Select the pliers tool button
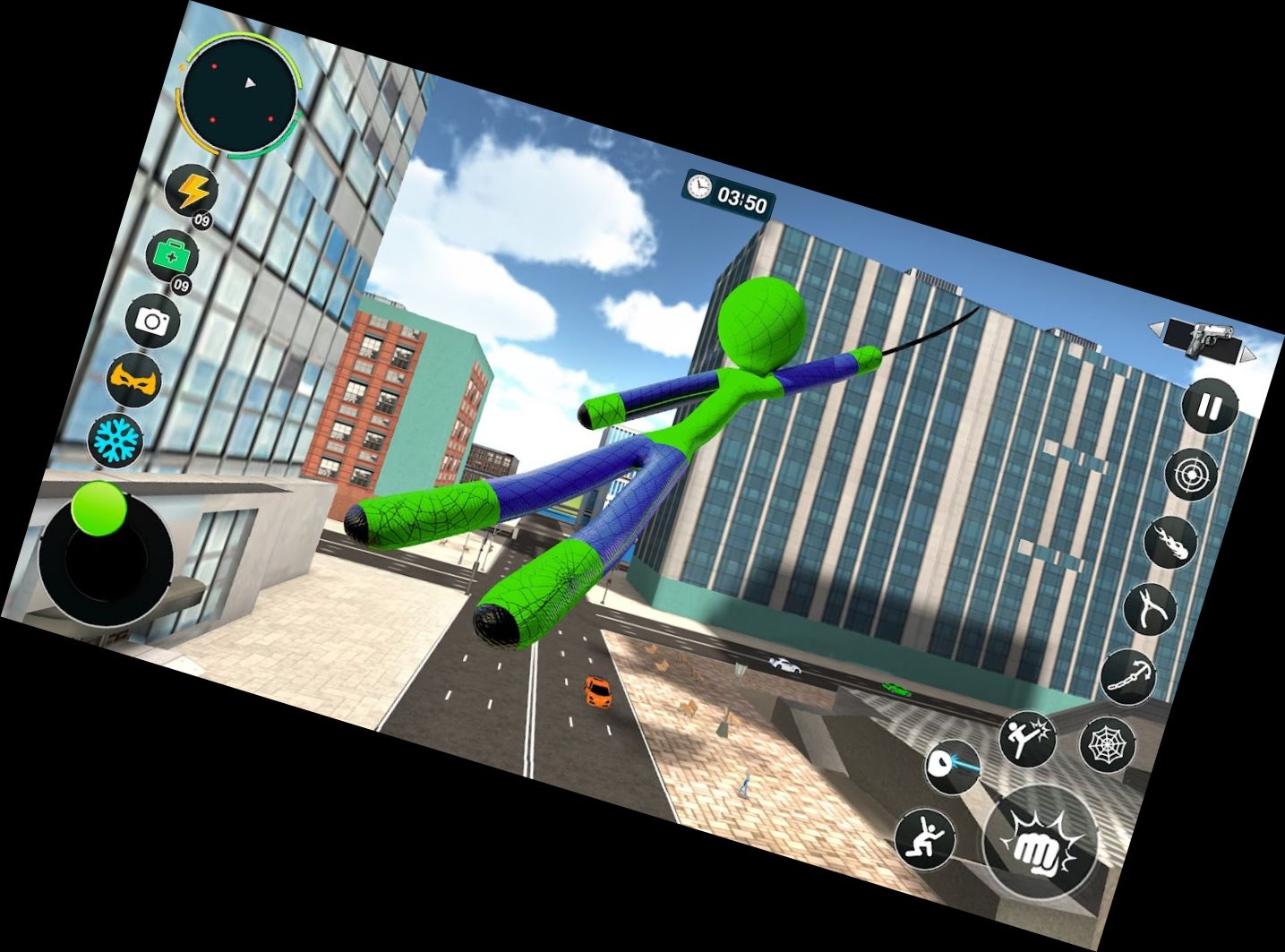The width and height of the screenshot is (1285, 952). pos(1150,610)
